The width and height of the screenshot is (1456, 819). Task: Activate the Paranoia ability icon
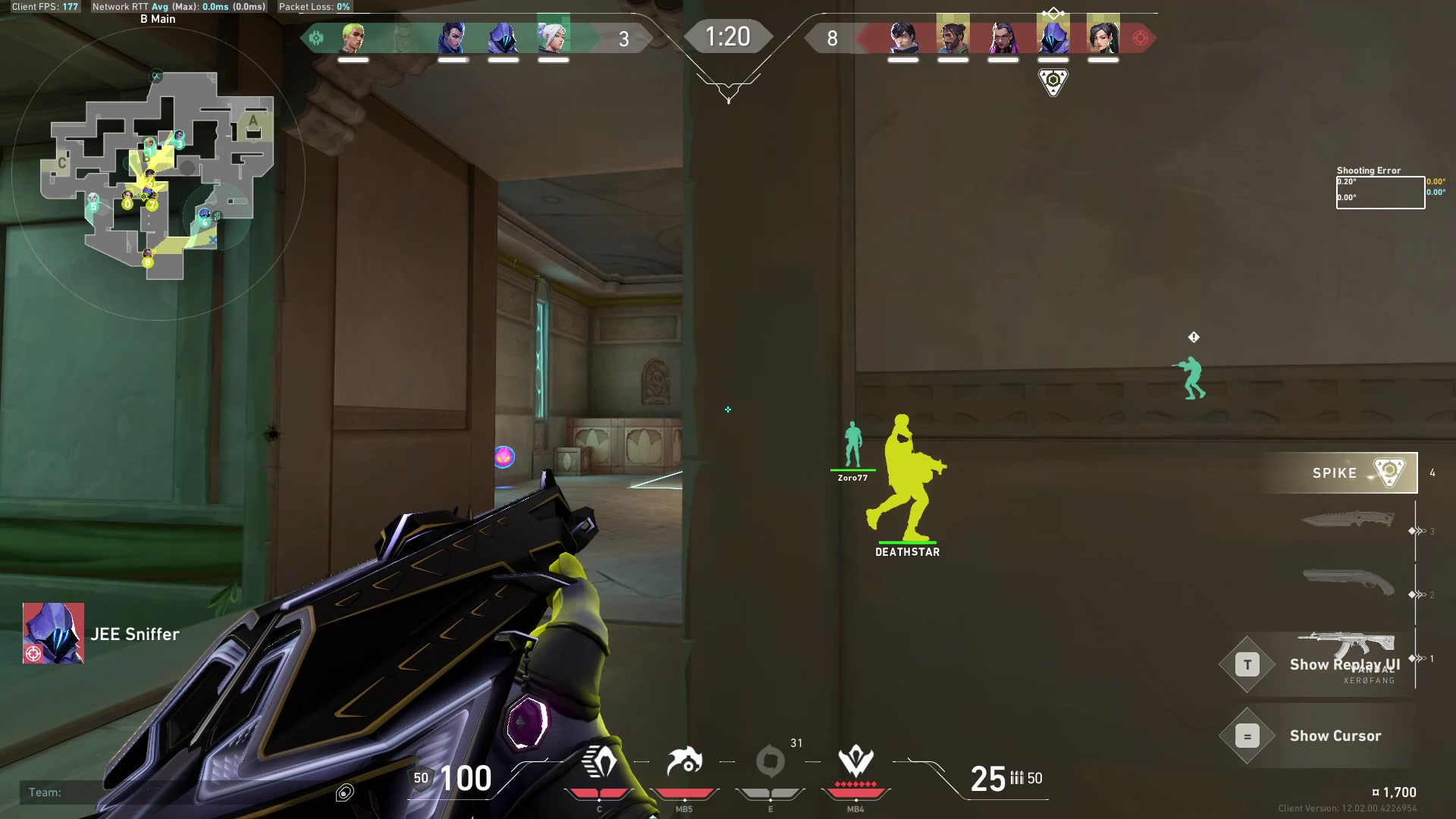click(x=684, y=762)
